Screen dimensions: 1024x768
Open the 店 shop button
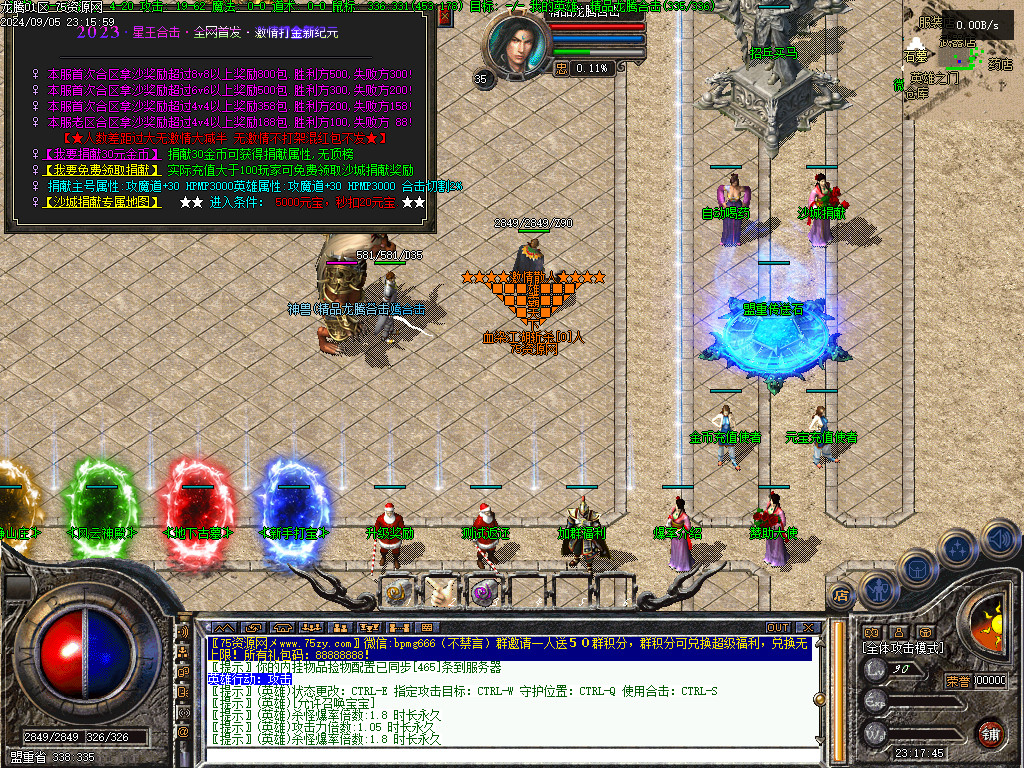pyautogui.click(x=840, y=596)
